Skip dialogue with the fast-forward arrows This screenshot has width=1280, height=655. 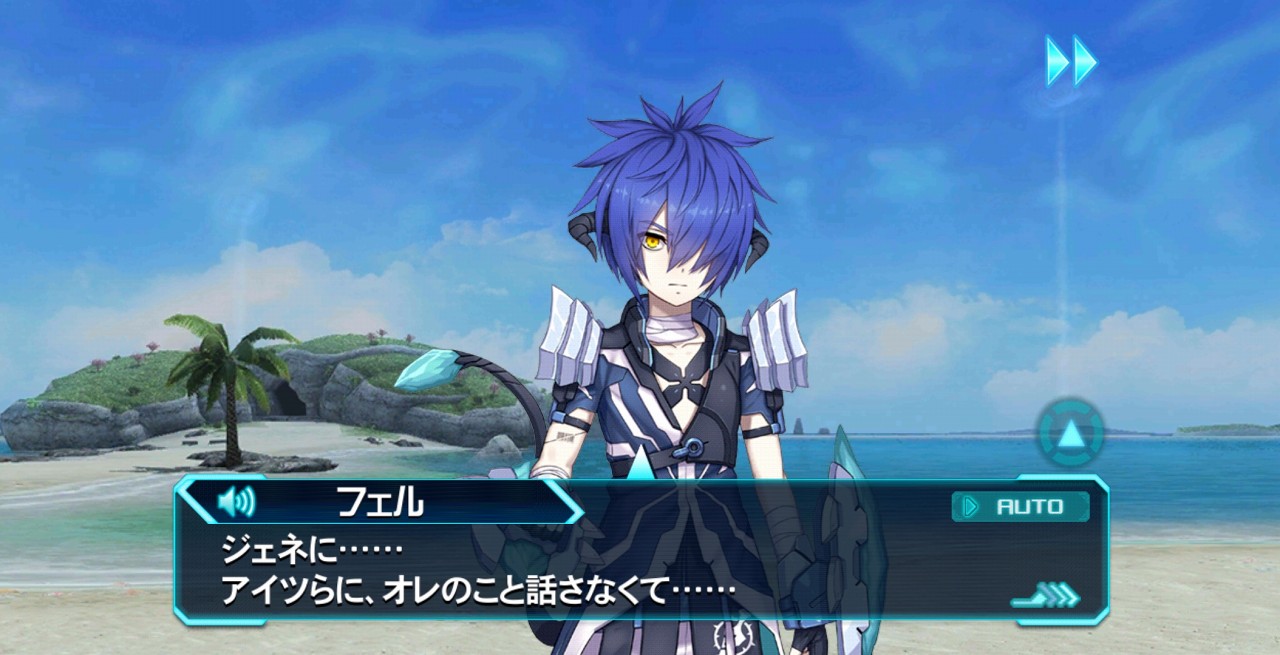(1071, 60)
